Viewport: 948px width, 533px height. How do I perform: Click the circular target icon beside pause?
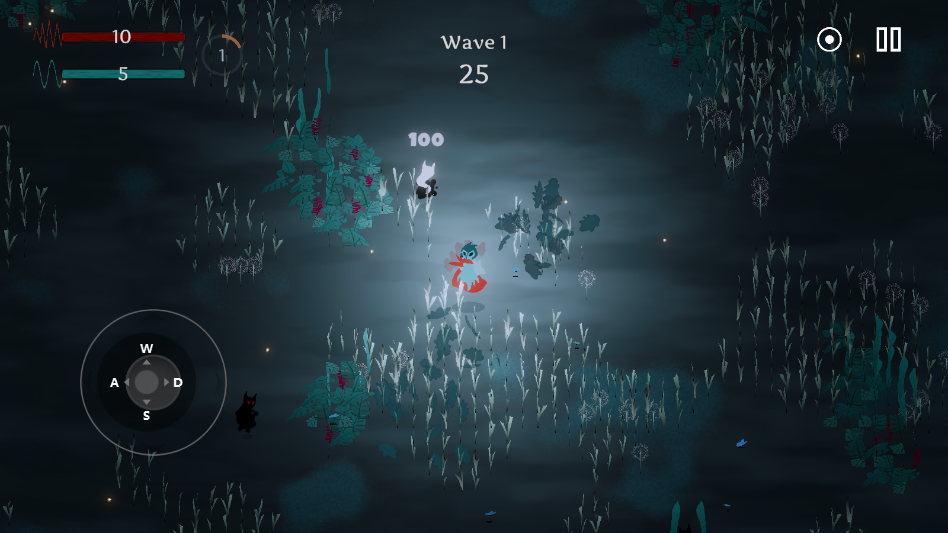[x=829, y=40]
